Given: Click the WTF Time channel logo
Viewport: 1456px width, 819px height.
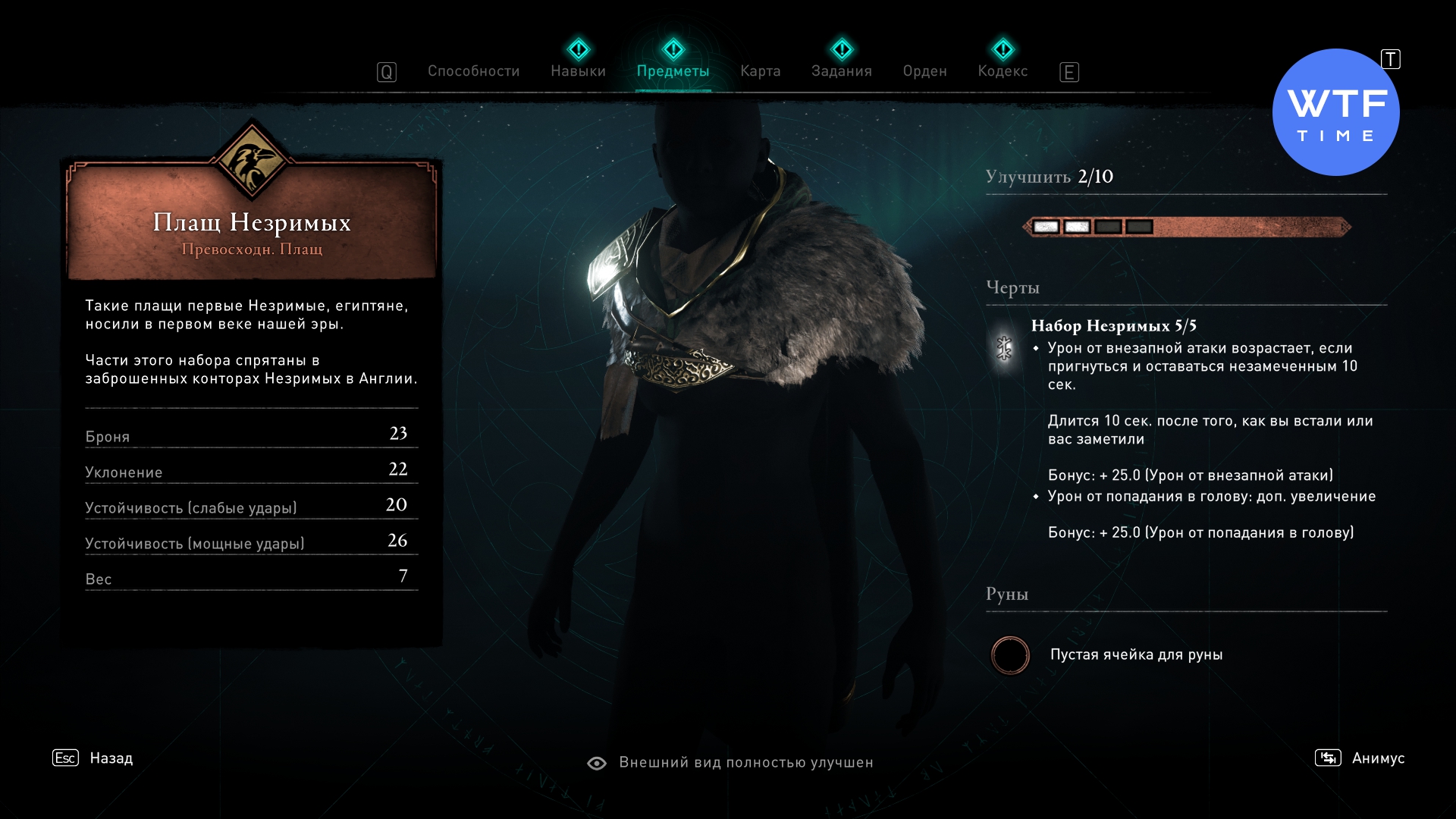Looking at the screenshot, I should [x=1335, y=113].
